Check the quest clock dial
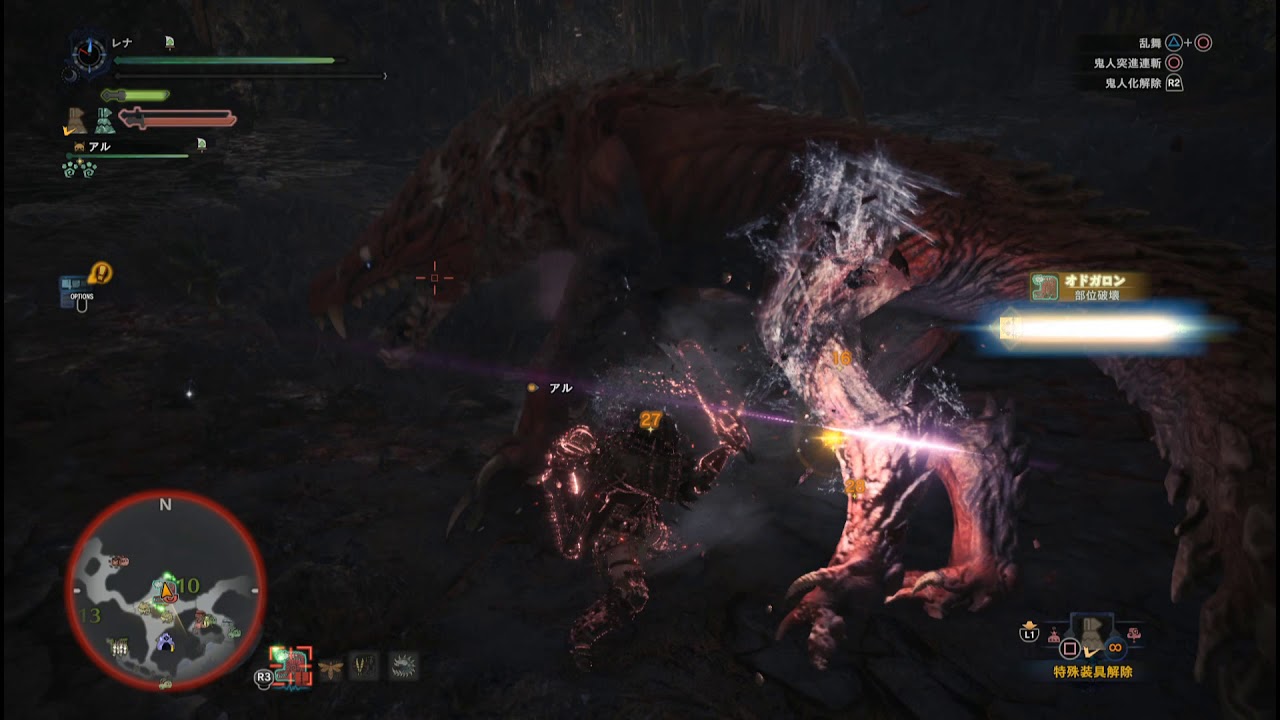 tap(89, 53)
